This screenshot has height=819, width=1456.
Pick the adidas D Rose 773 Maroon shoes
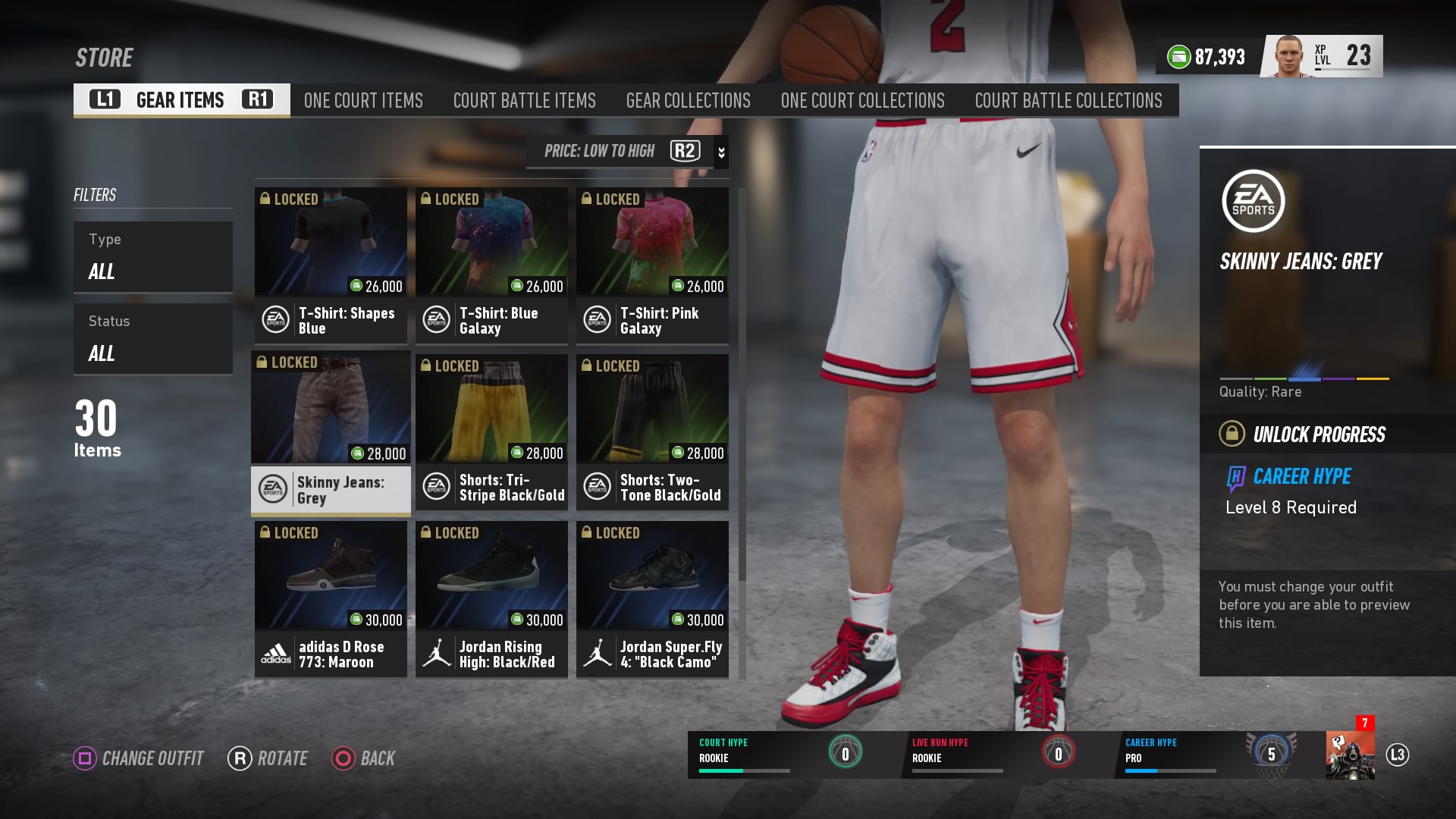point(331,599)
